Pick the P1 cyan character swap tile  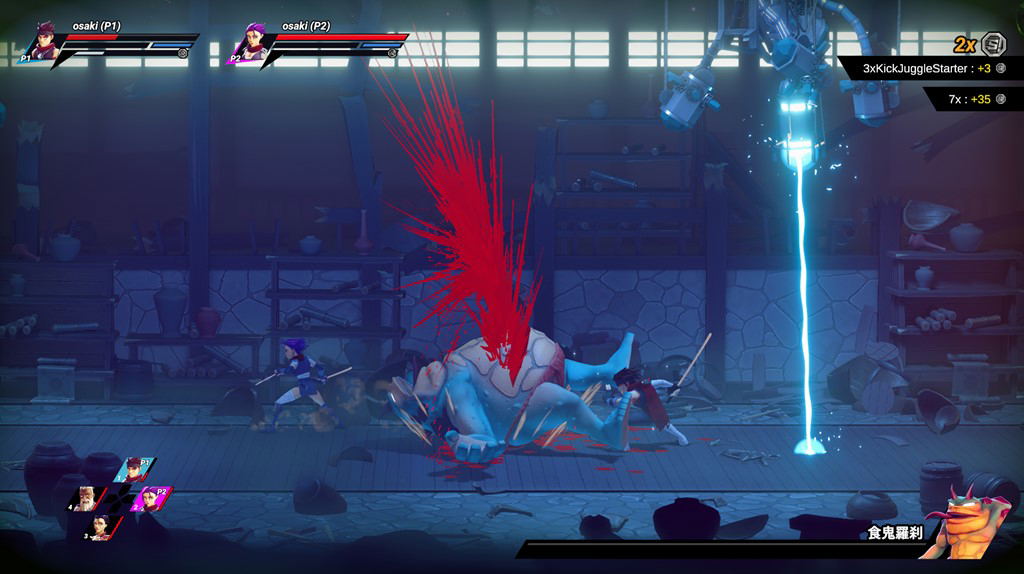[134, 470]
